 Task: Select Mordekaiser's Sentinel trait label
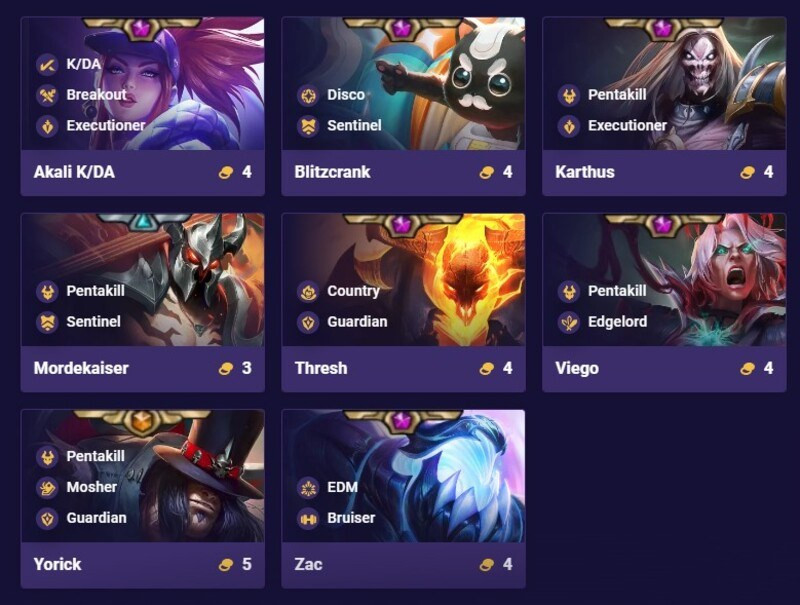93,322
